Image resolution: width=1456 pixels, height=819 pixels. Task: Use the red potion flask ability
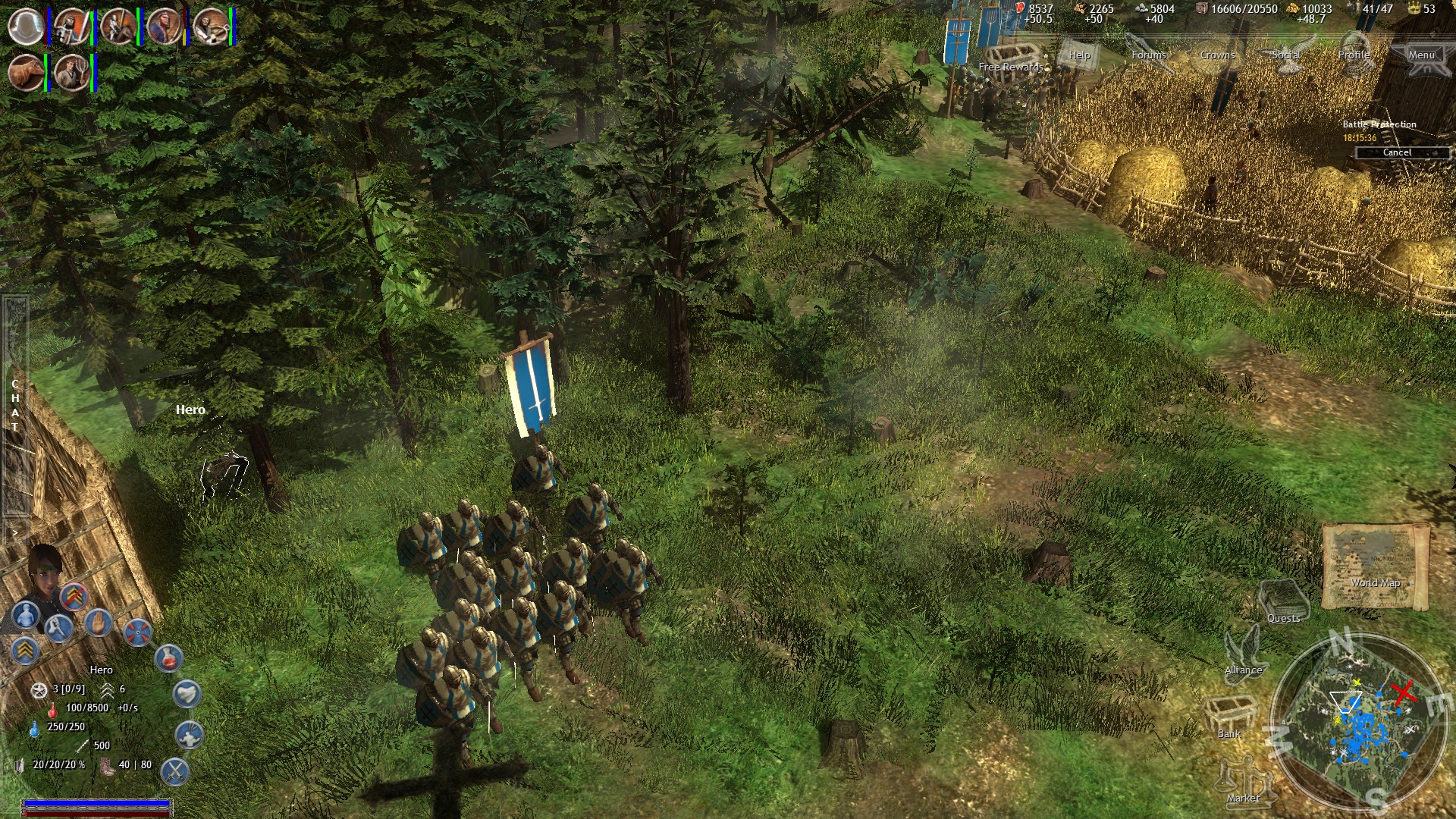(168, 658)
